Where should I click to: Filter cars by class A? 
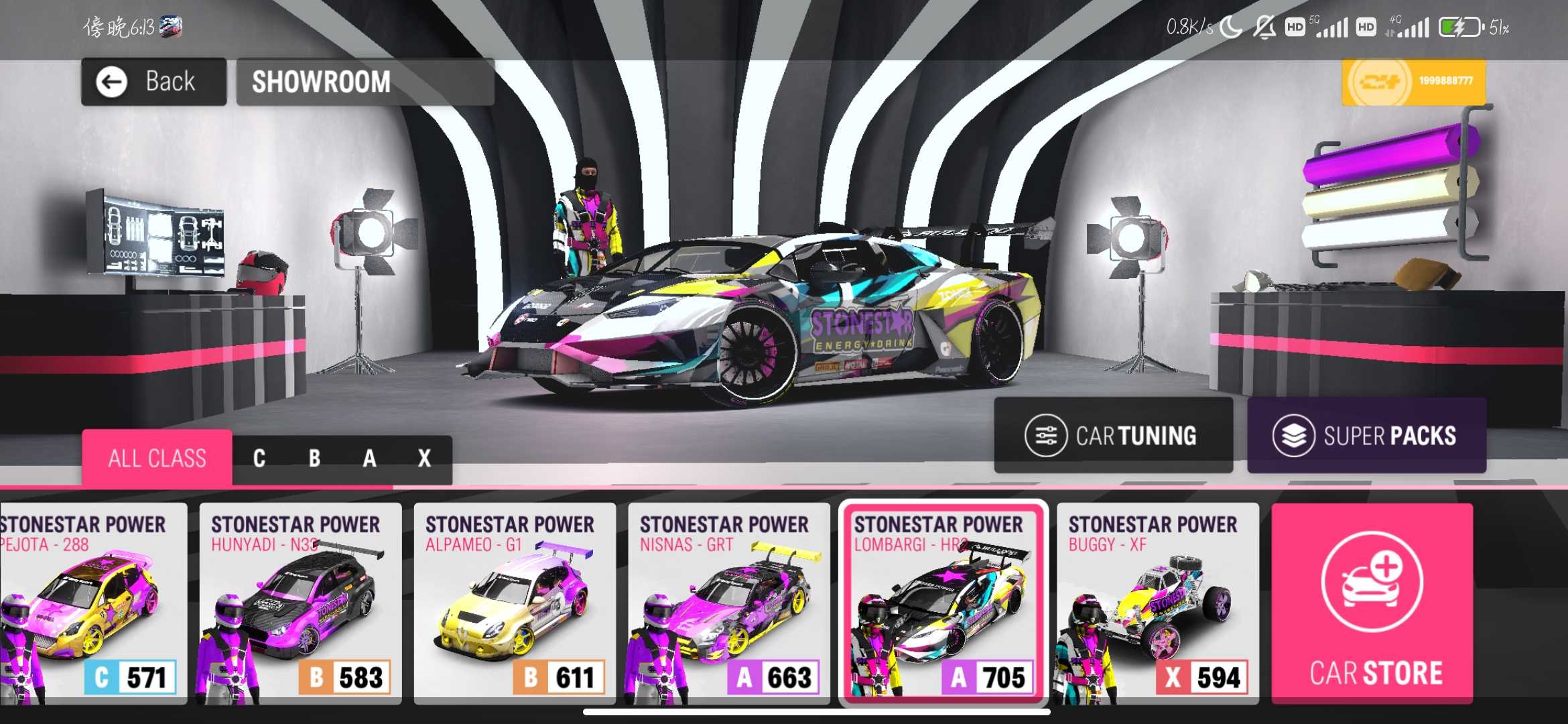[369, 459]
